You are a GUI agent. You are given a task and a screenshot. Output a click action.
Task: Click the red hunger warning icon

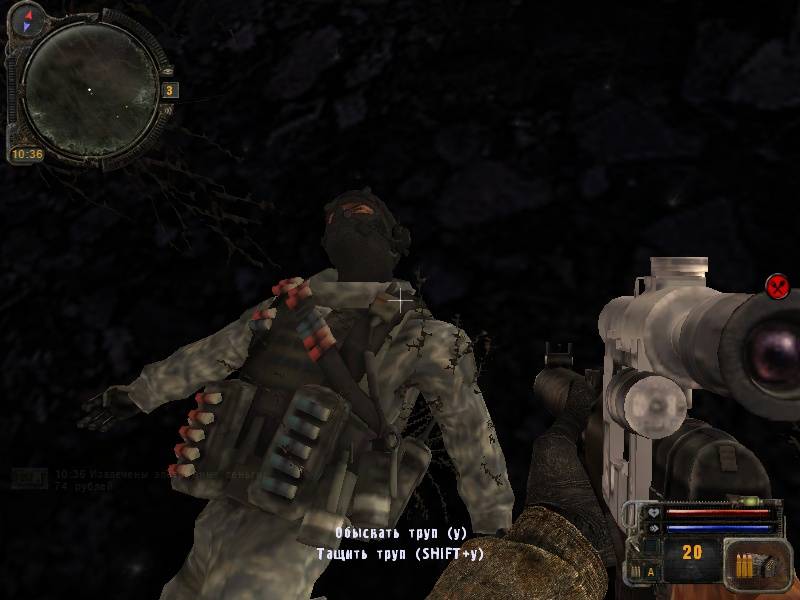click(x=778, y=286)
